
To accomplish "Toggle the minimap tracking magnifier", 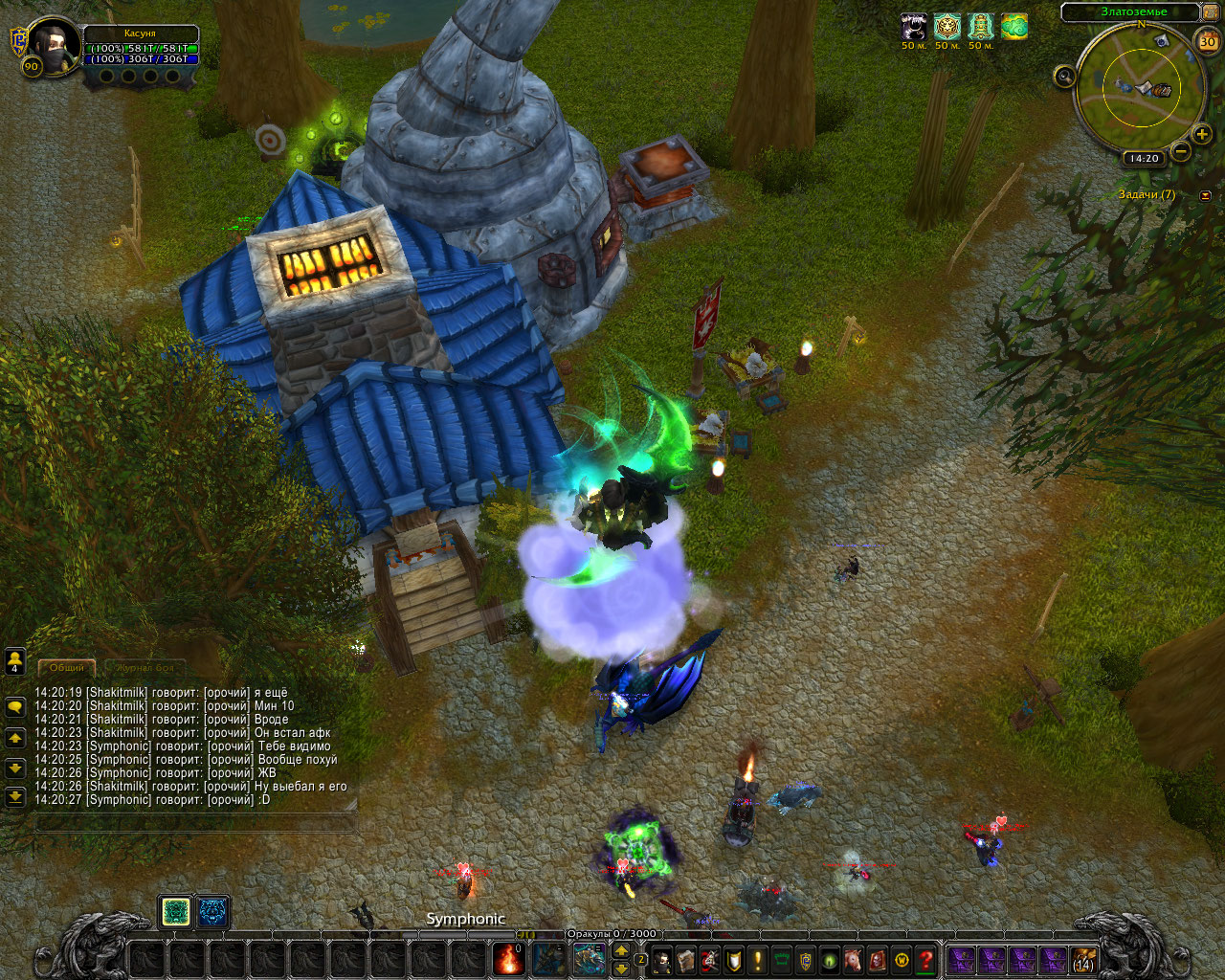I will tap(1064, 77).
